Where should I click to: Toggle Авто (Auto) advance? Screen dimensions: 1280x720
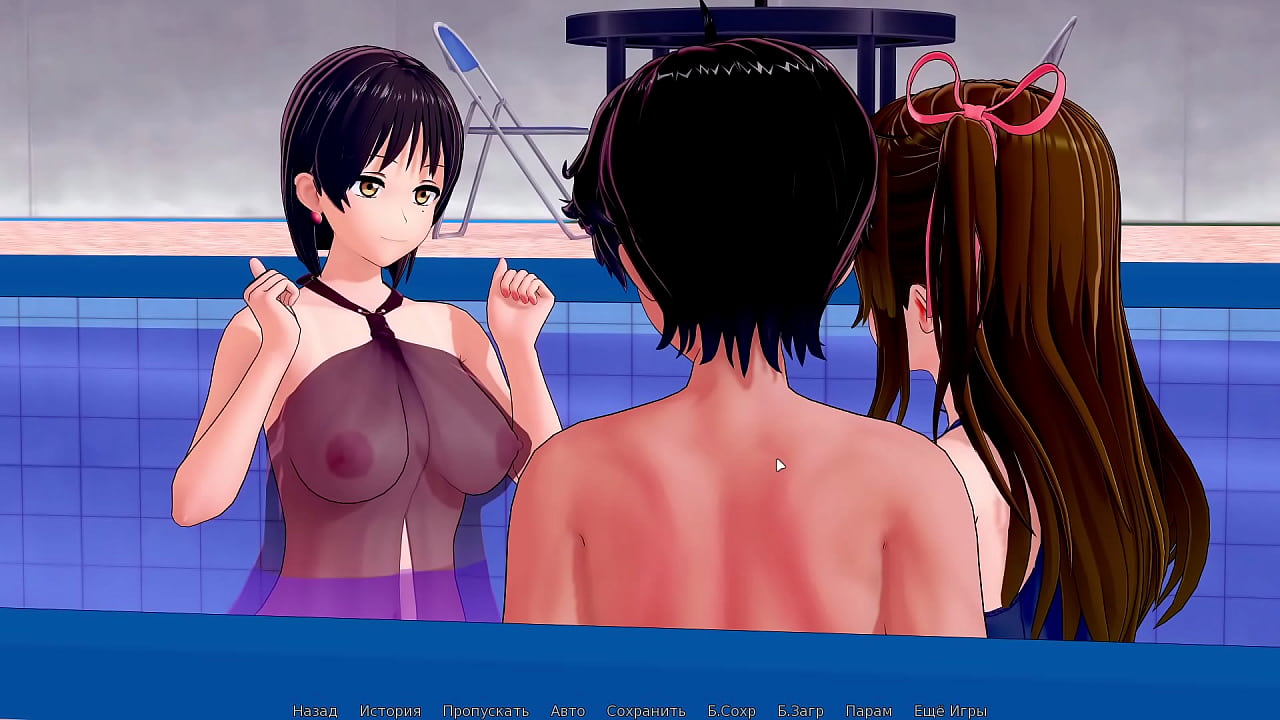click(x=567, y=711)
